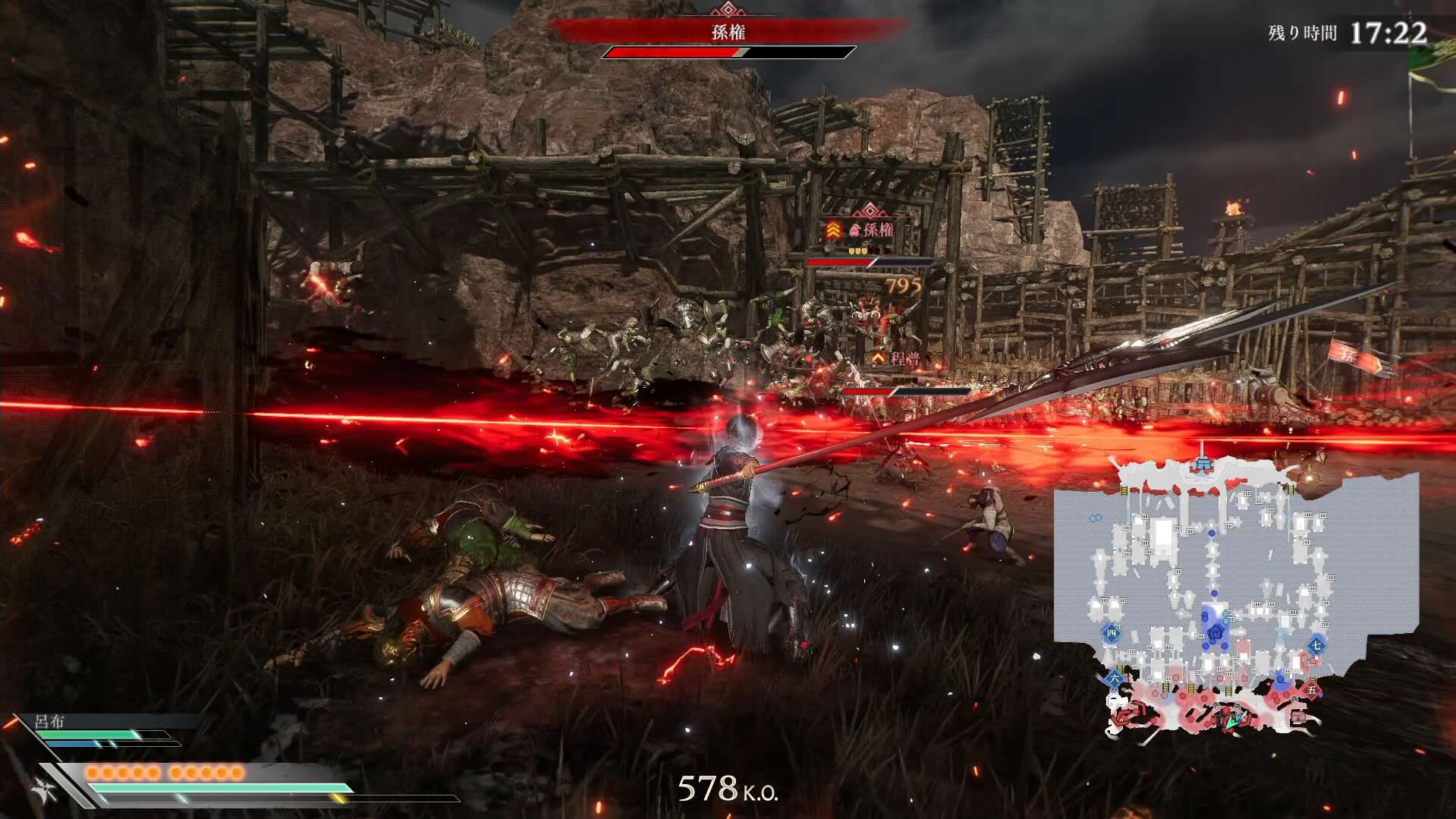Toggle gate marker 五 on the minimap
1456x819 pixels.
pos(1311,691)
